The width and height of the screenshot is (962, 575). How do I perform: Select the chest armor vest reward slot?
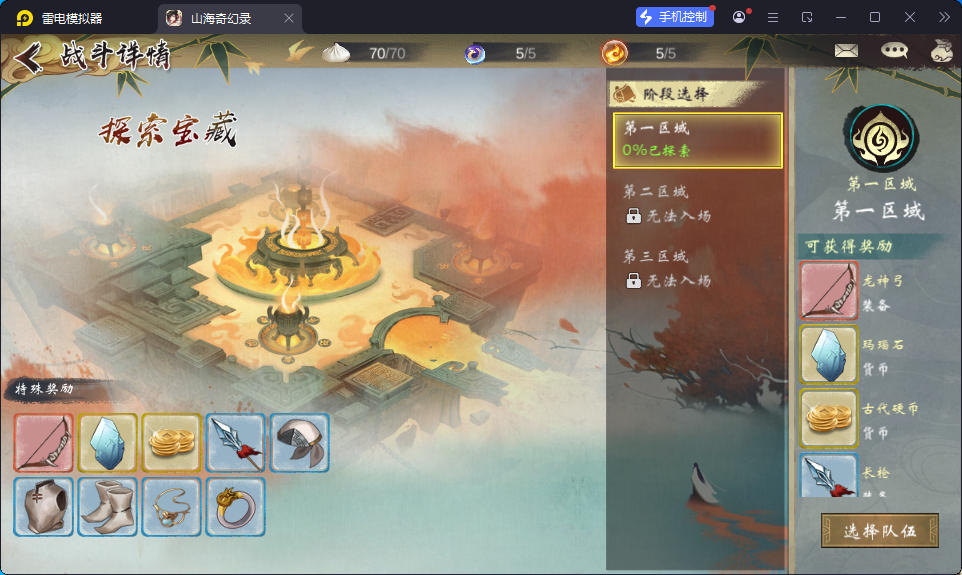(44, 507)
